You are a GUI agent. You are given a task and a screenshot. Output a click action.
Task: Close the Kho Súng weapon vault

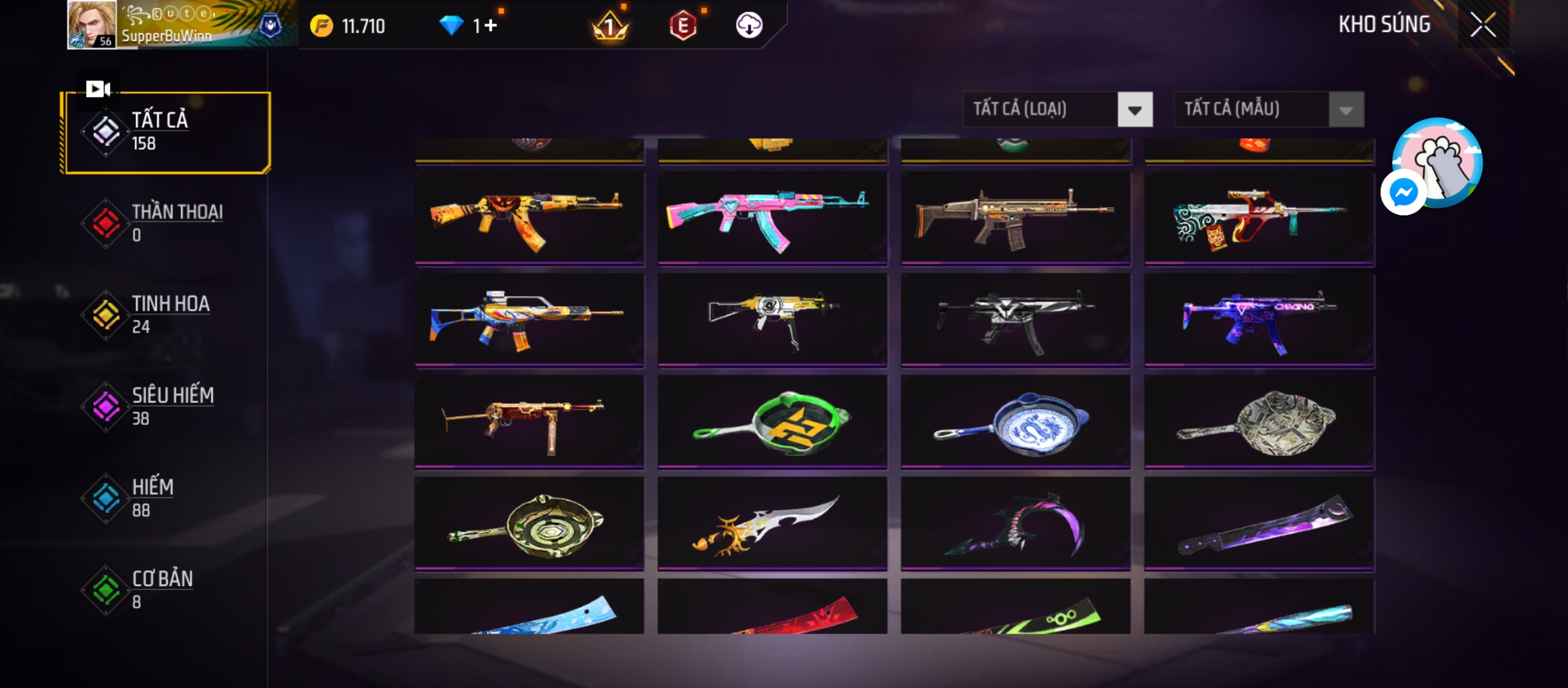coord(1483,25)
